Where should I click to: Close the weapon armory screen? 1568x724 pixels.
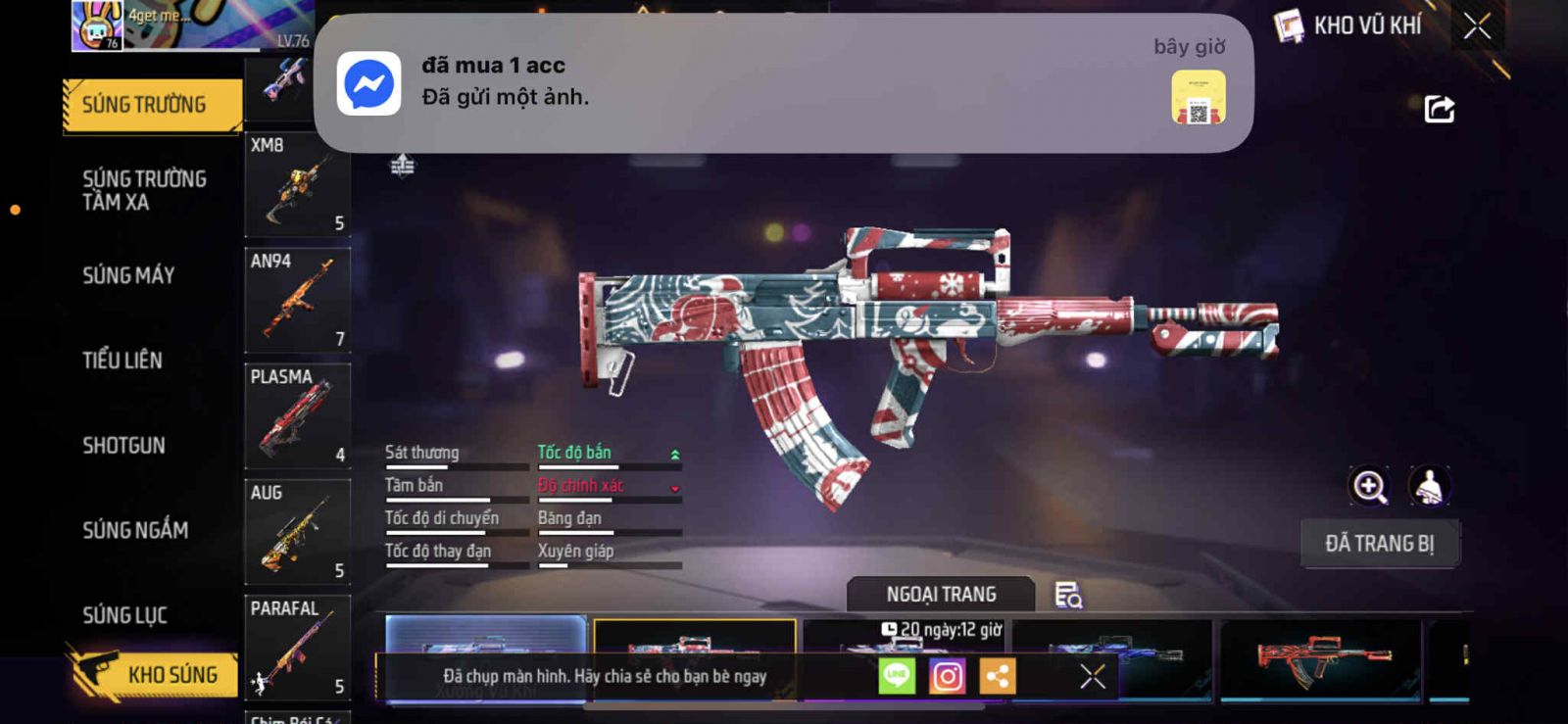click(x=1477, y=26)
